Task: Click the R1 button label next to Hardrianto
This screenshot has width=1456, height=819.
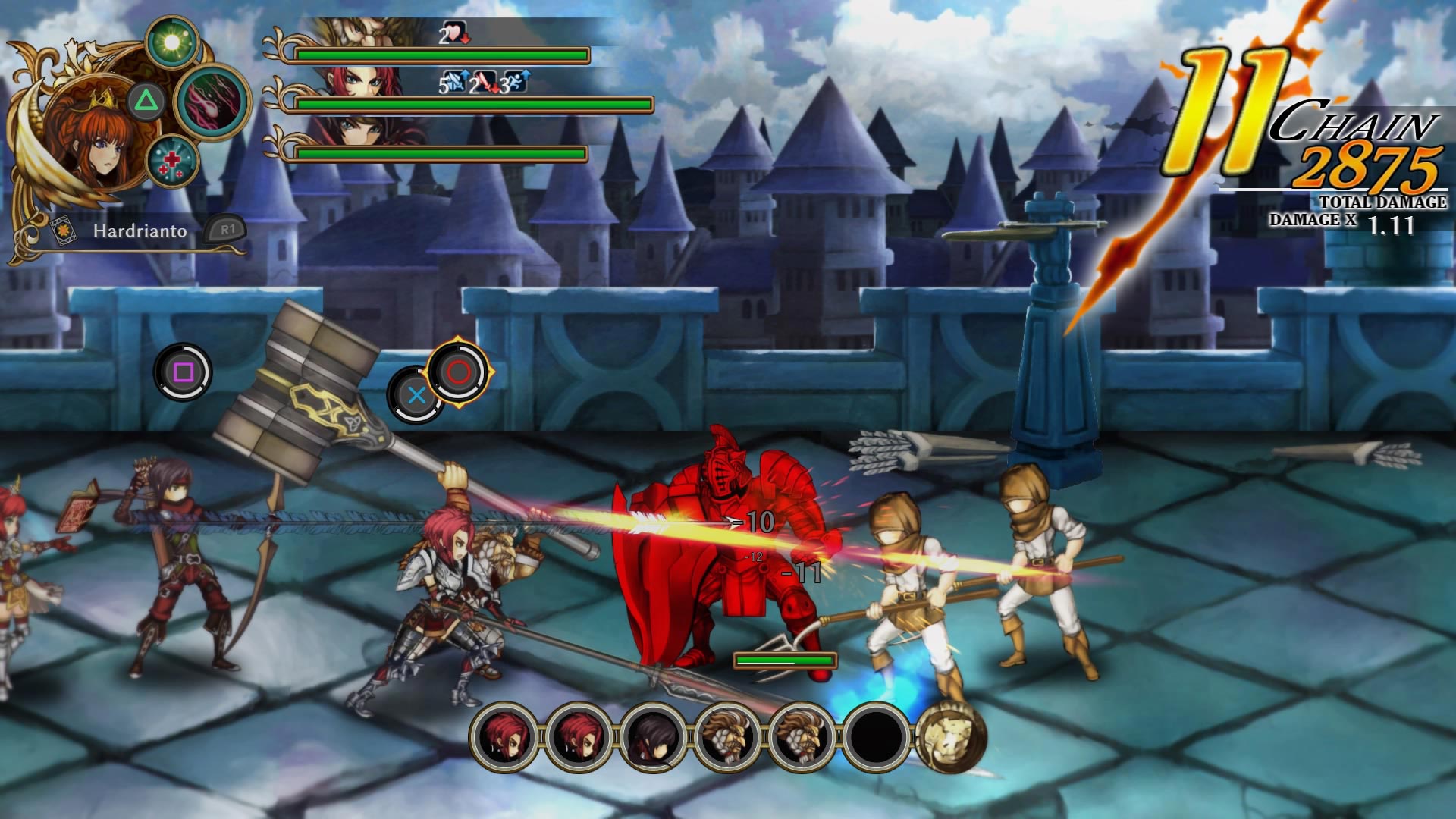Action: click(x=227, y=231)
